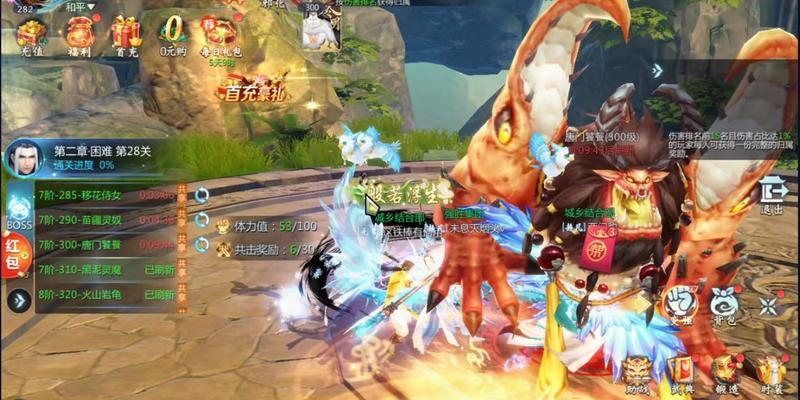Image resolution: width=800 pixels, height=400 pixels.
Task: Open the 福利 welfare bag
Action: point(79,35)
